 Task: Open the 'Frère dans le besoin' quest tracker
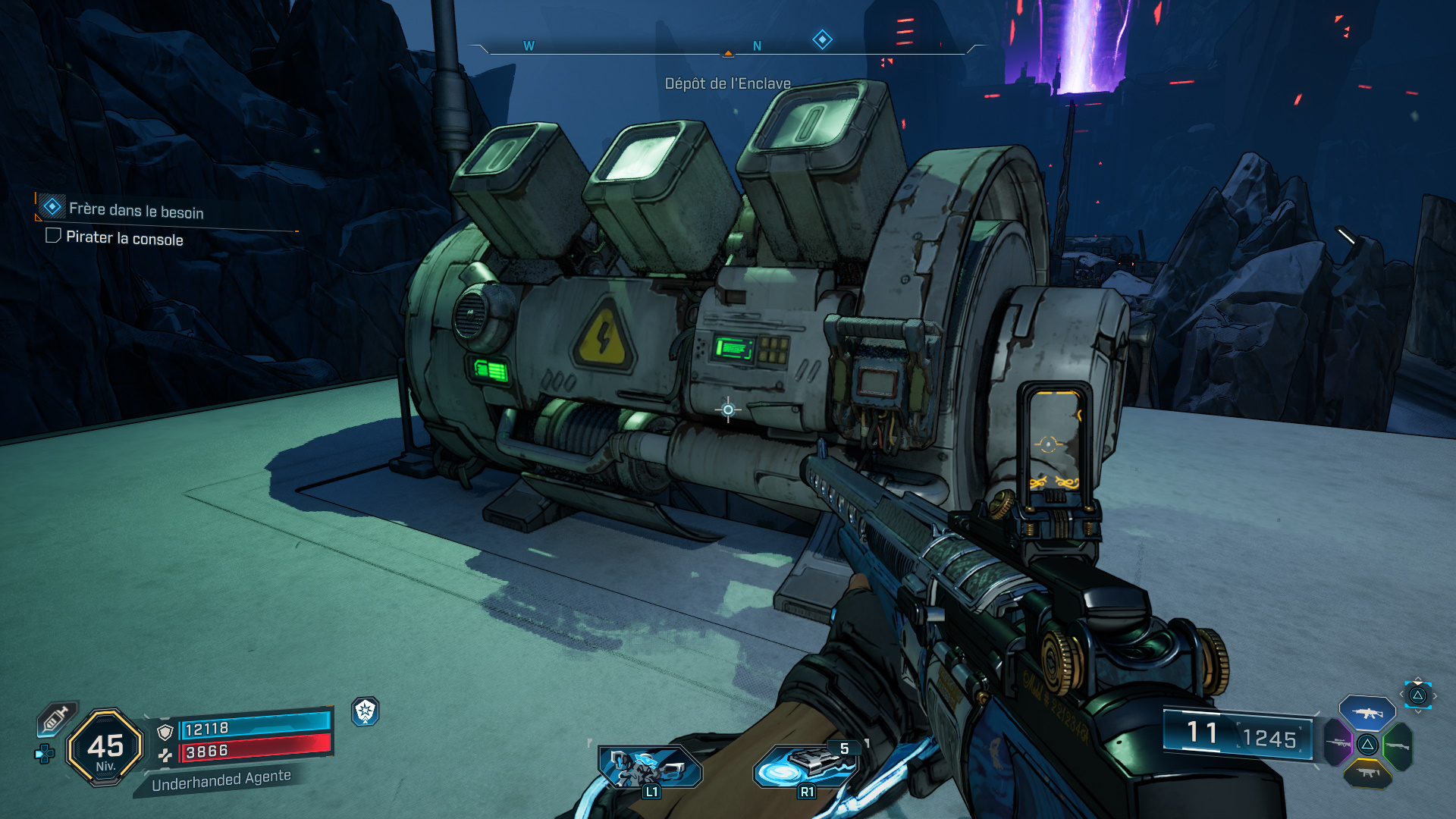136,210
